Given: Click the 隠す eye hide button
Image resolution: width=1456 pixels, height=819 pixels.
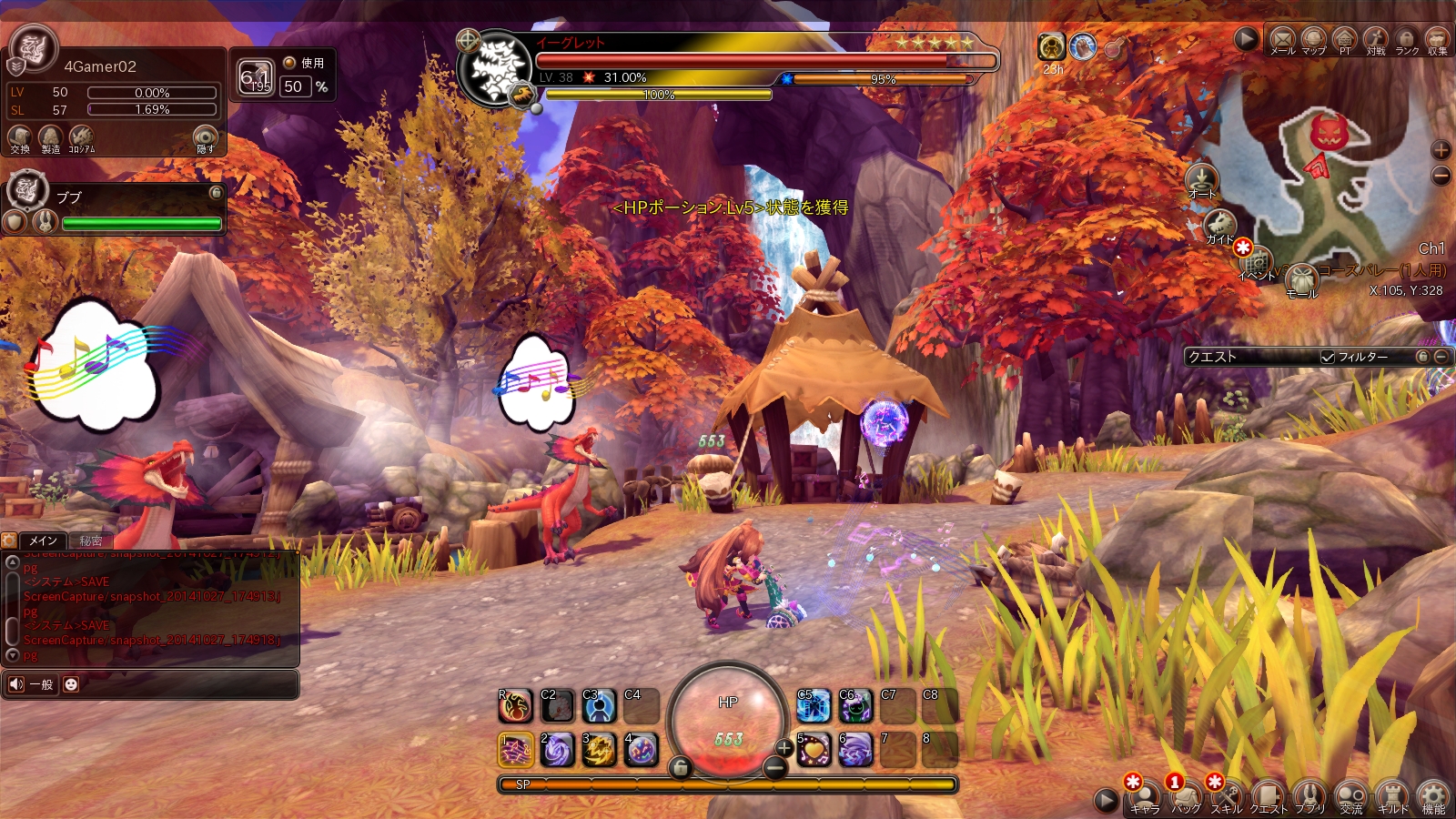Looking at the screenshot, I should click(x=206, y=138).
